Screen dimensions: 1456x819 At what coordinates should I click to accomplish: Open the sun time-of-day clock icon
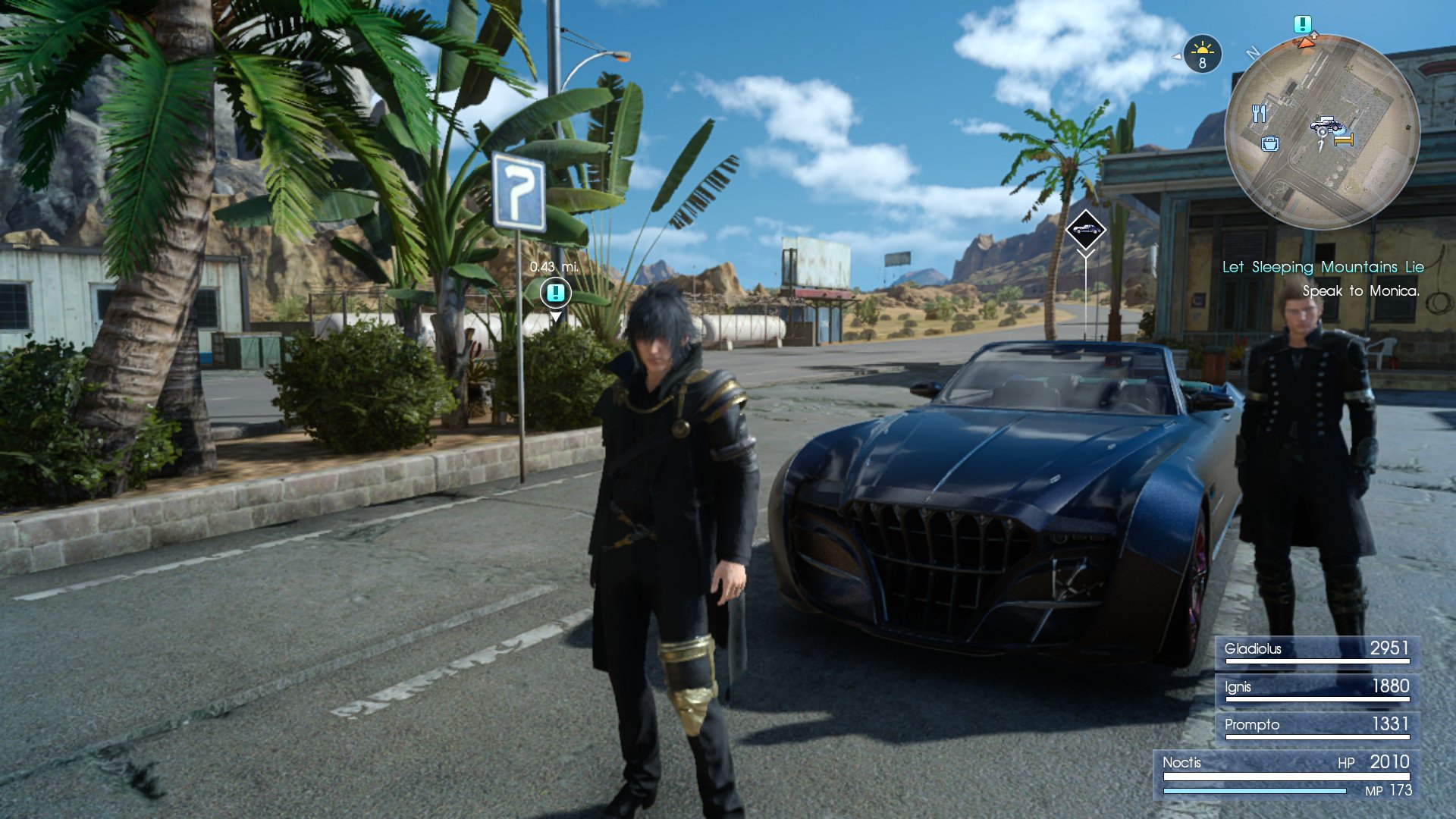[1202, 55]
